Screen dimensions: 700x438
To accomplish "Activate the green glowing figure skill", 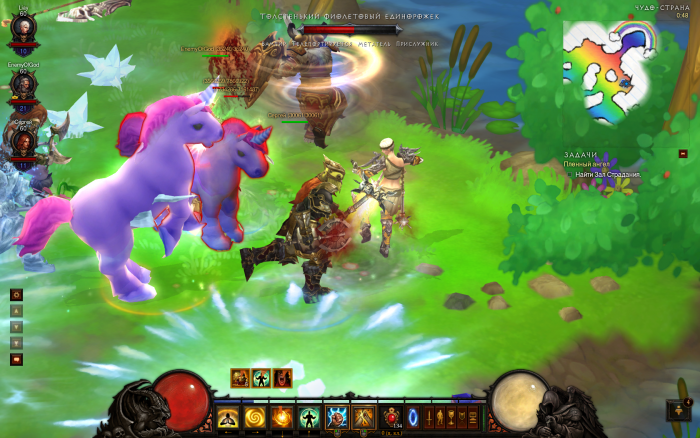I will click(x=309, y=416).
